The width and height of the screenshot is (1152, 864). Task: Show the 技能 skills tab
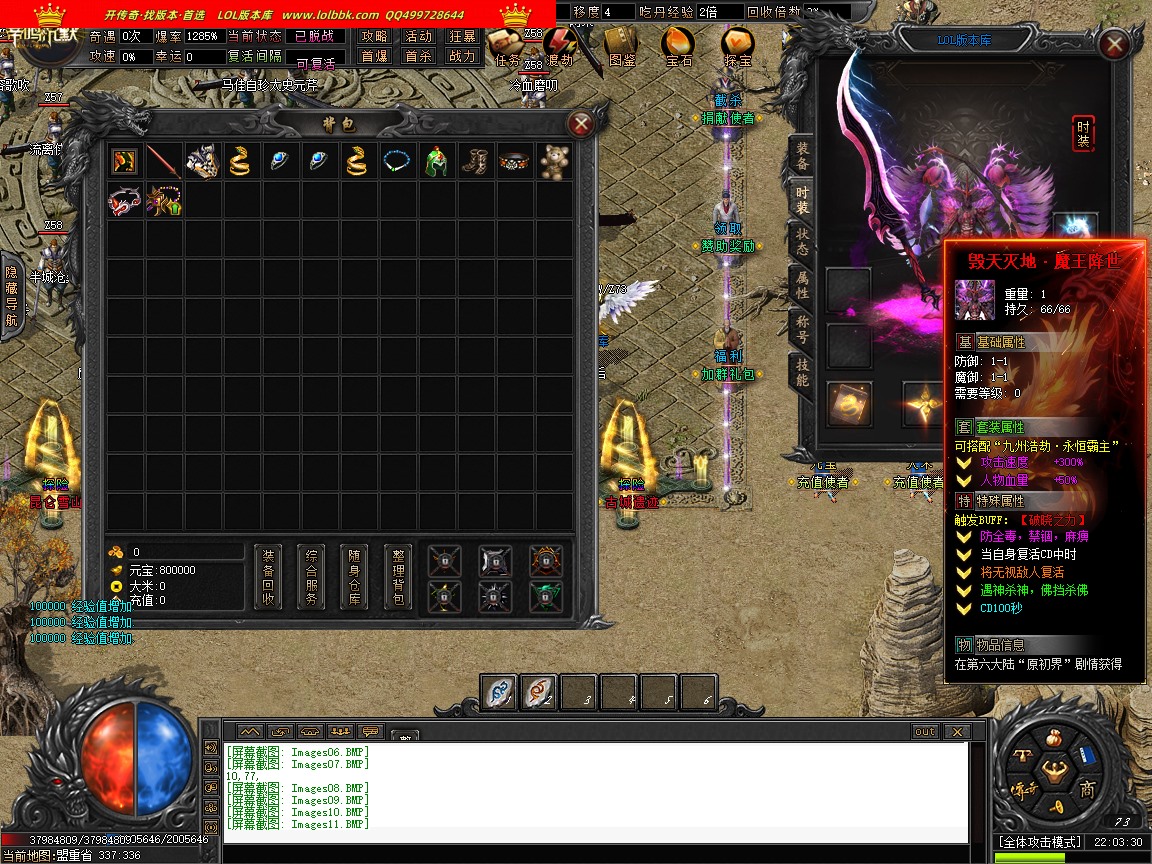tap(802, 372)
